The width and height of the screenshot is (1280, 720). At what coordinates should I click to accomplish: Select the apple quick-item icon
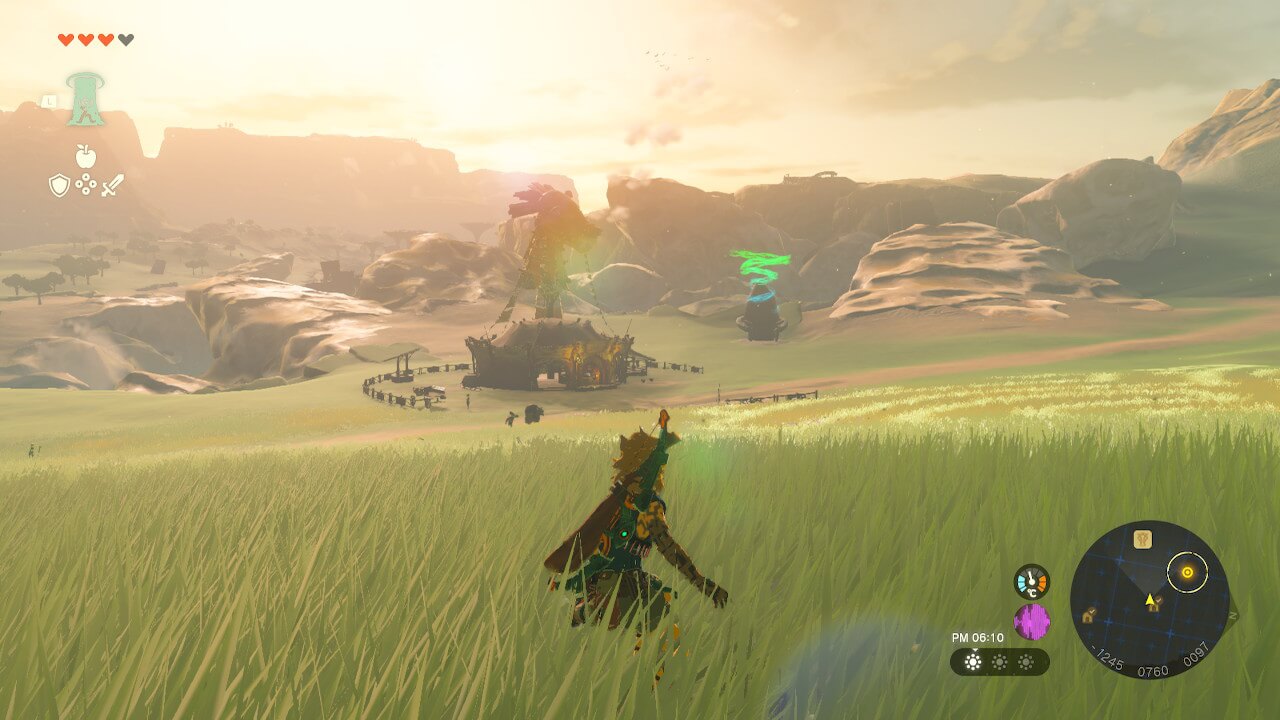[x=85, y=156]
